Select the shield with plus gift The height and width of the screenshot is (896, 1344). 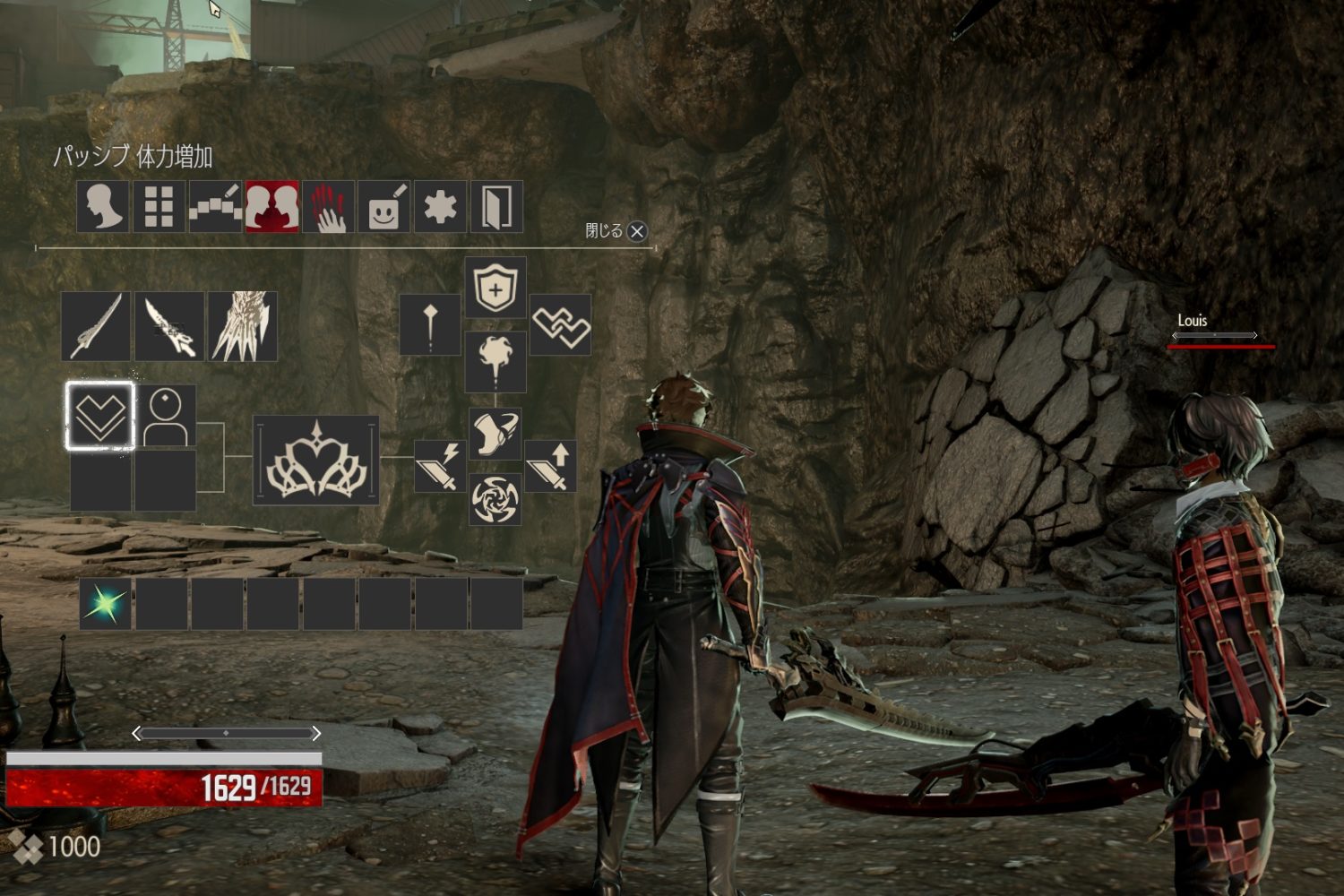tap(495, 288)
